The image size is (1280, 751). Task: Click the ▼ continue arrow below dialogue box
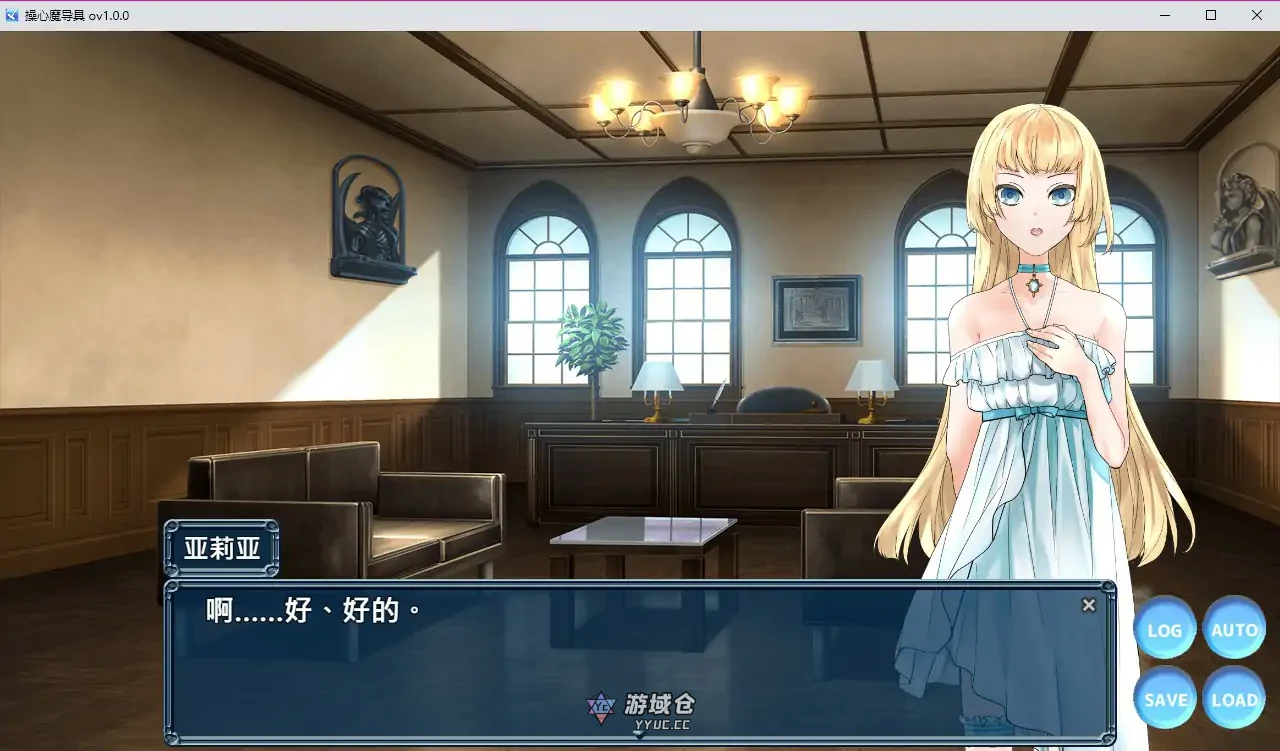(638, 735)
